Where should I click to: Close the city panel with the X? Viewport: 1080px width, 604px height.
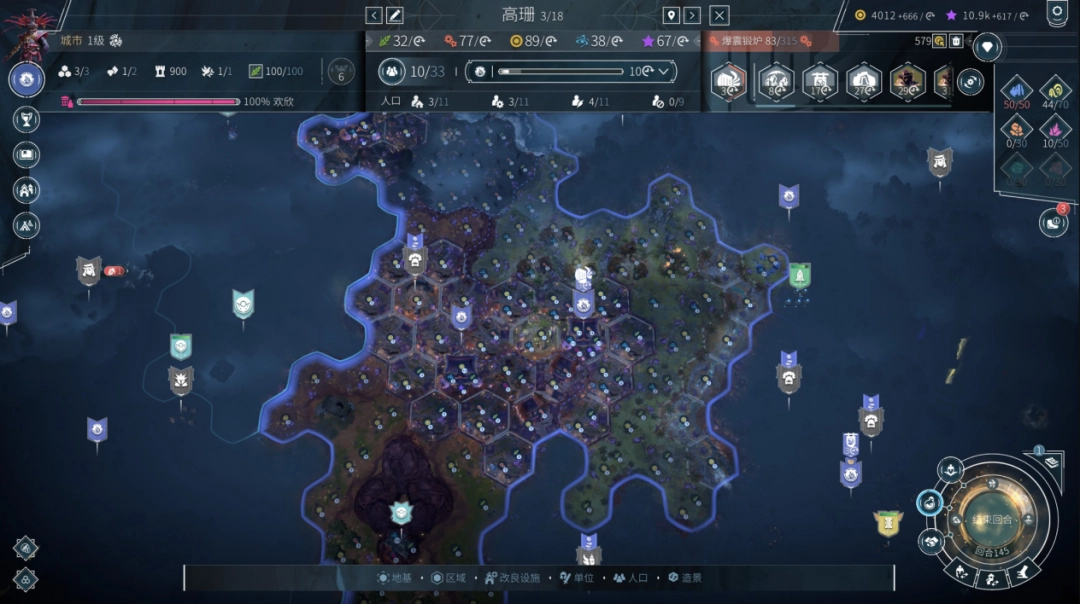[719, 15]
